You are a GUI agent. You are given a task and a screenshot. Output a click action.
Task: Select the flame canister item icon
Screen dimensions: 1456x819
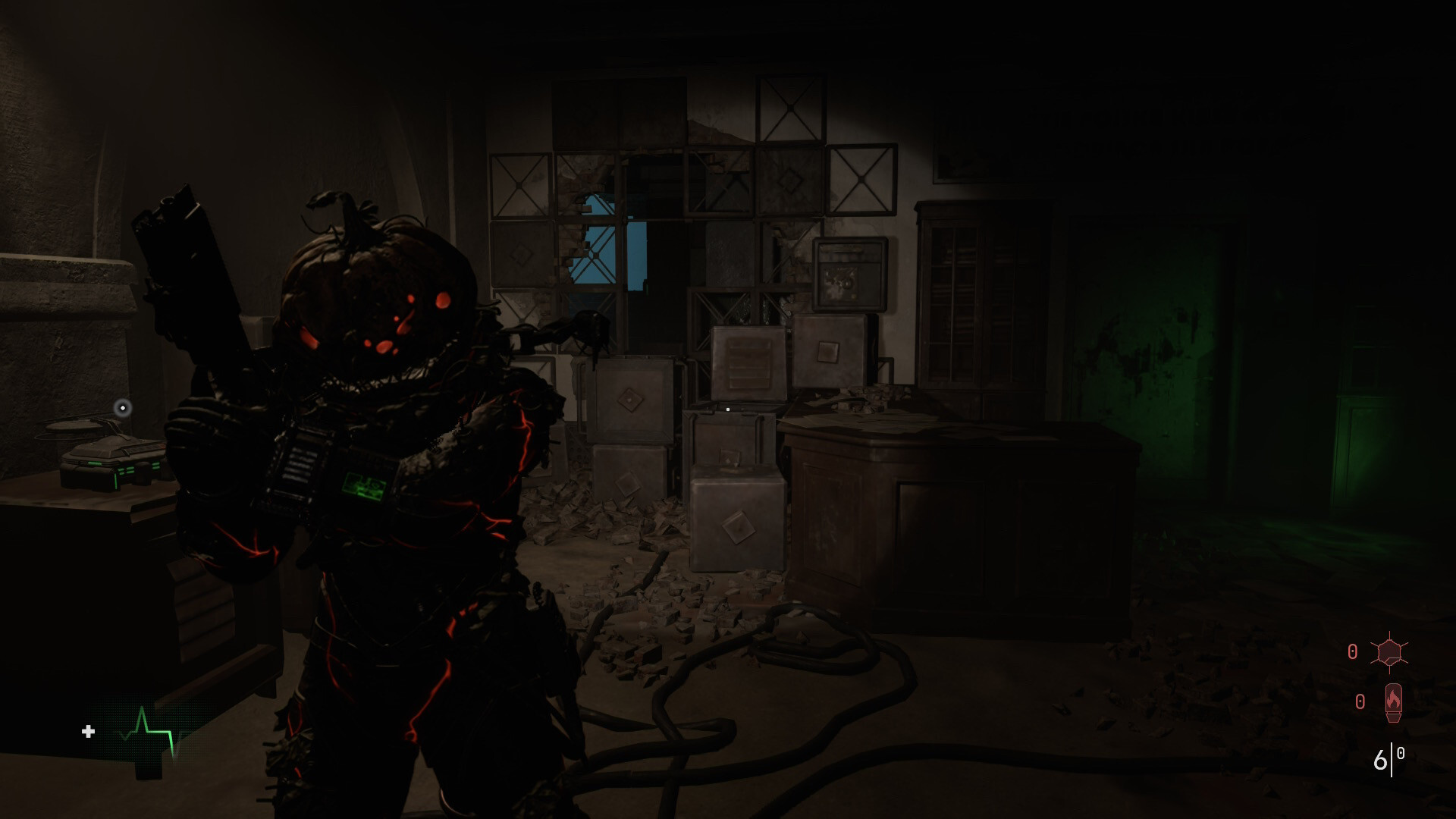pyautogui.click(x=1393, y=702)
